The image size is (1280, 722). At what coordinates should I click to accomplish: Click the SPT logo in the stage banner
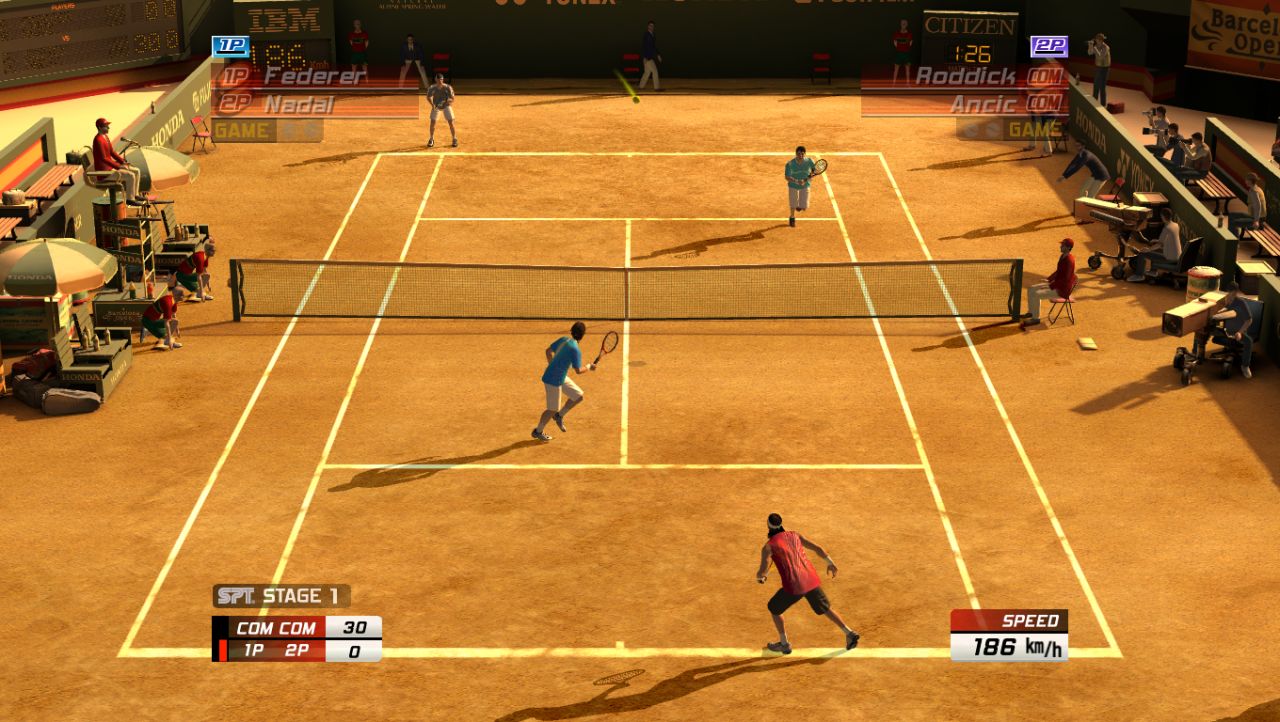pyautogui.click(x=238, y=596)
